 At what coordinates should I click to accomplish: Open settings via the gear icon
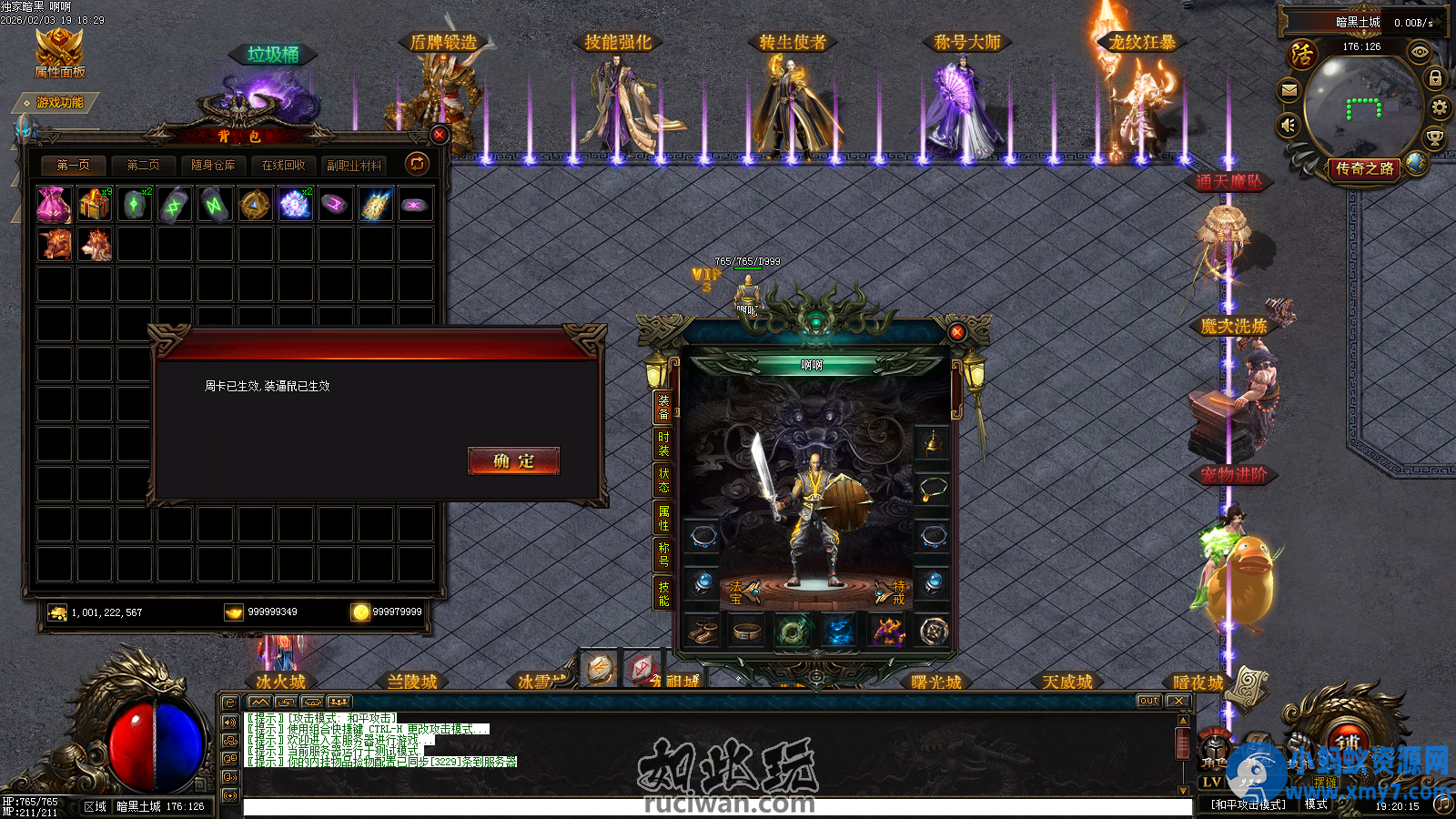(x=1439, y=108)
